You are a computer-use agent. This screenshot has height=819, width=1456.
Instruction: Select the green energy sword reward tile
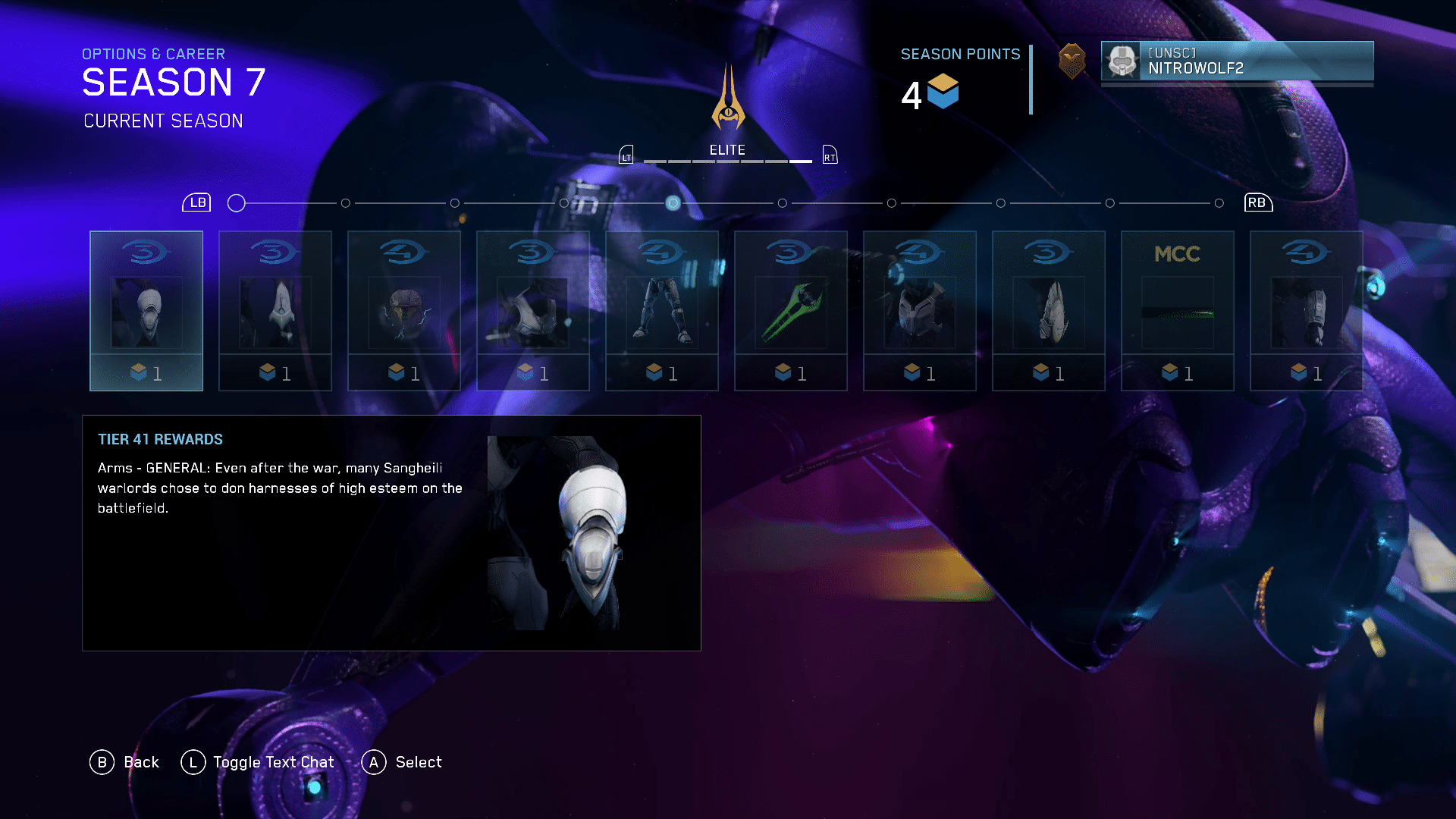pos(791,311)
